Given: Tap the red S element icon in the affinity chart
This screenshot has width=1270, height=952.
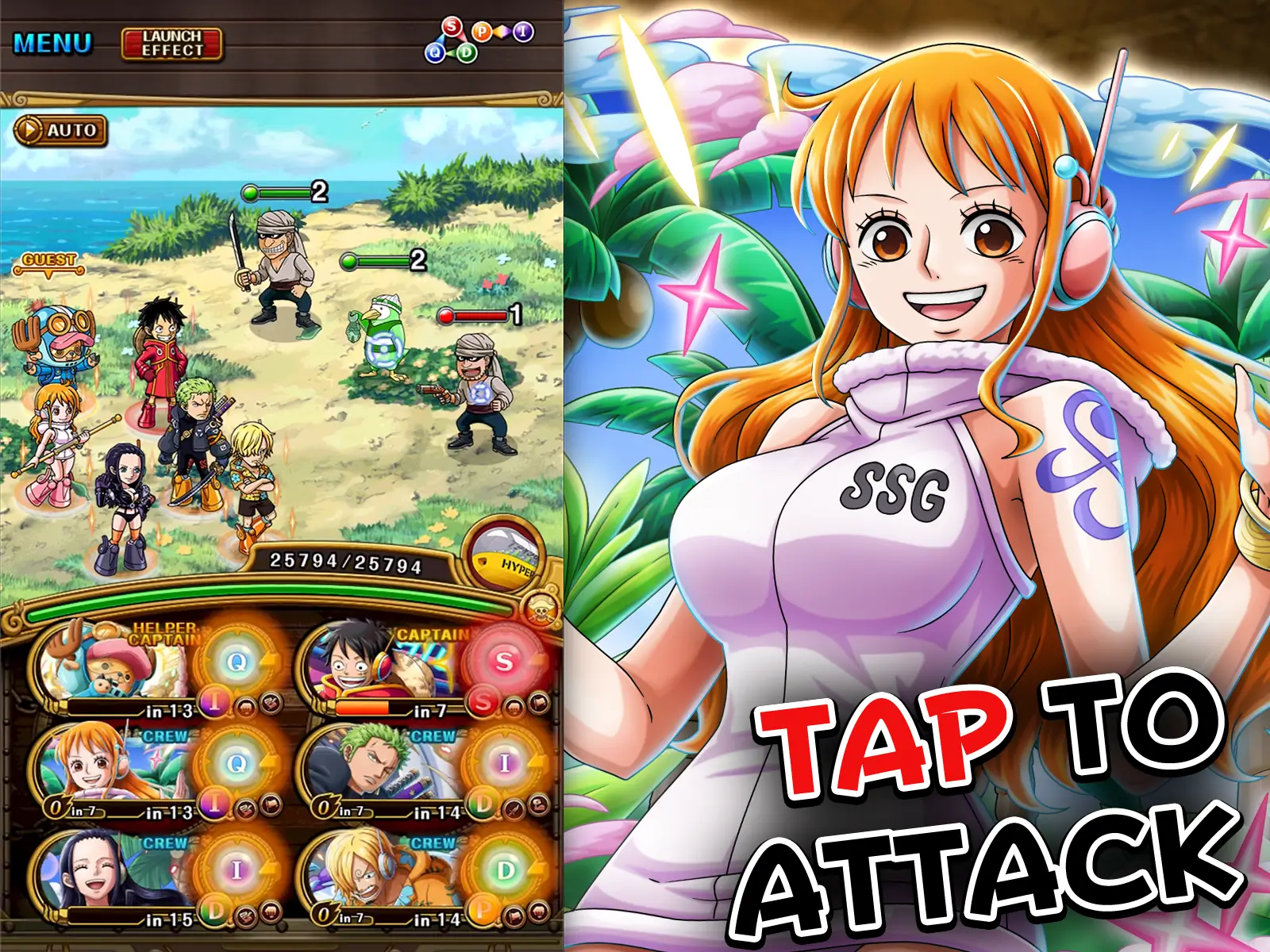Looking at the screenshot, I should click(452, 27).
